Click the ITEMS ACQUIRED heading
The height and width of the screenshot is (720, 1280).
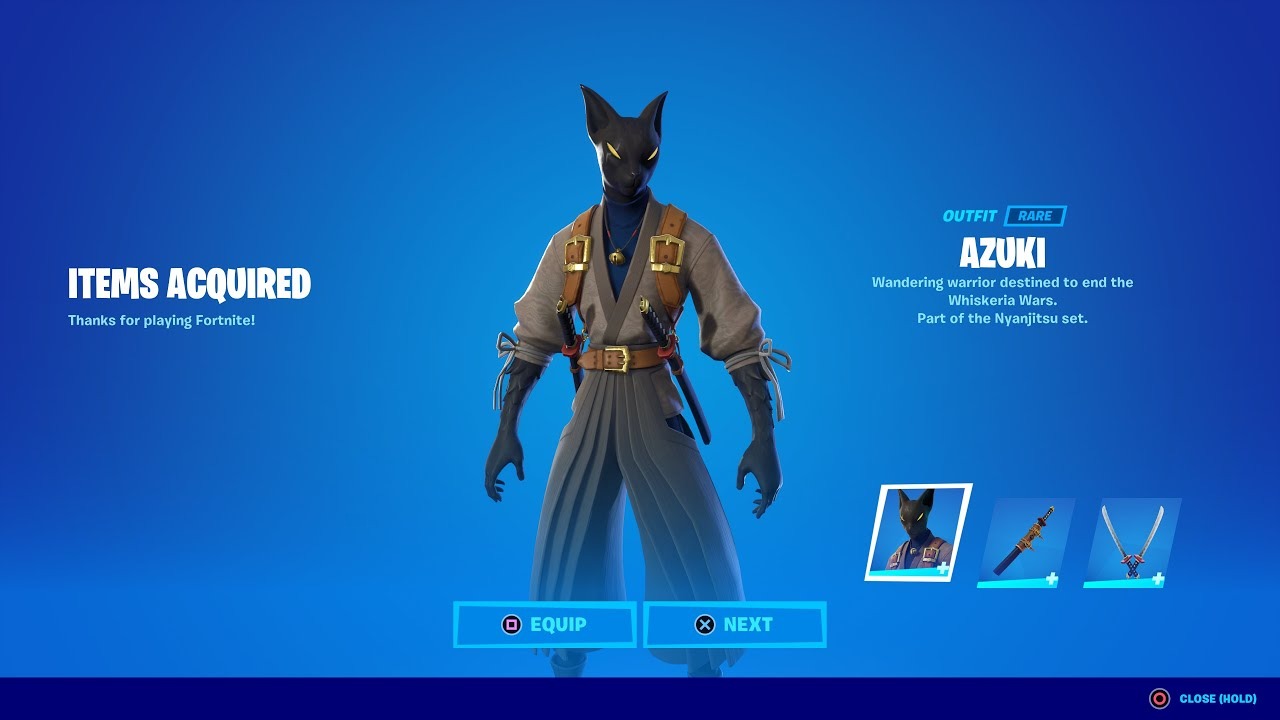pyautogui.click(x=188, y=284)
